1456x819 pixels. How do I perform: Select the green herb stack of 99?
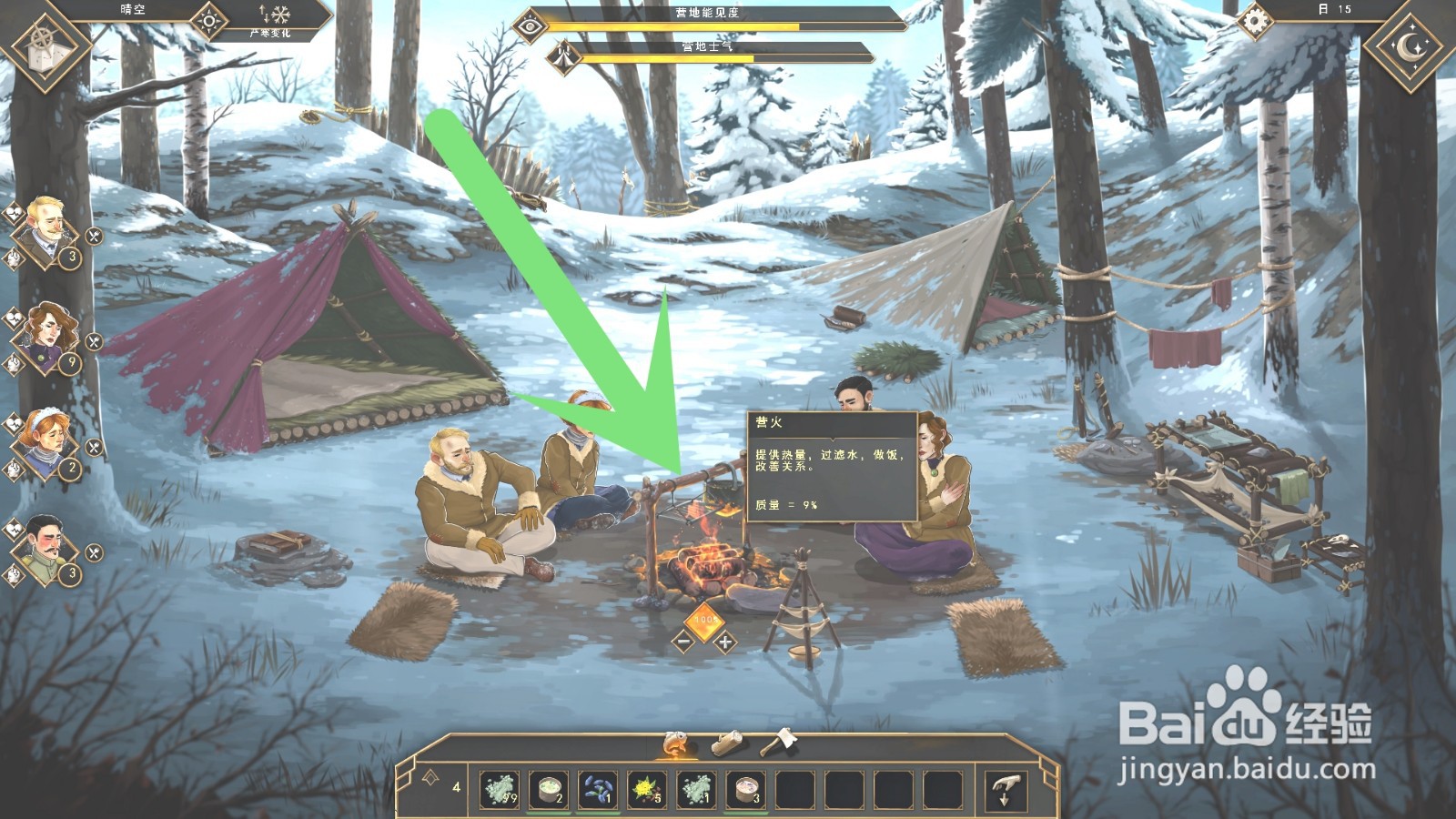tap(499, 789)
